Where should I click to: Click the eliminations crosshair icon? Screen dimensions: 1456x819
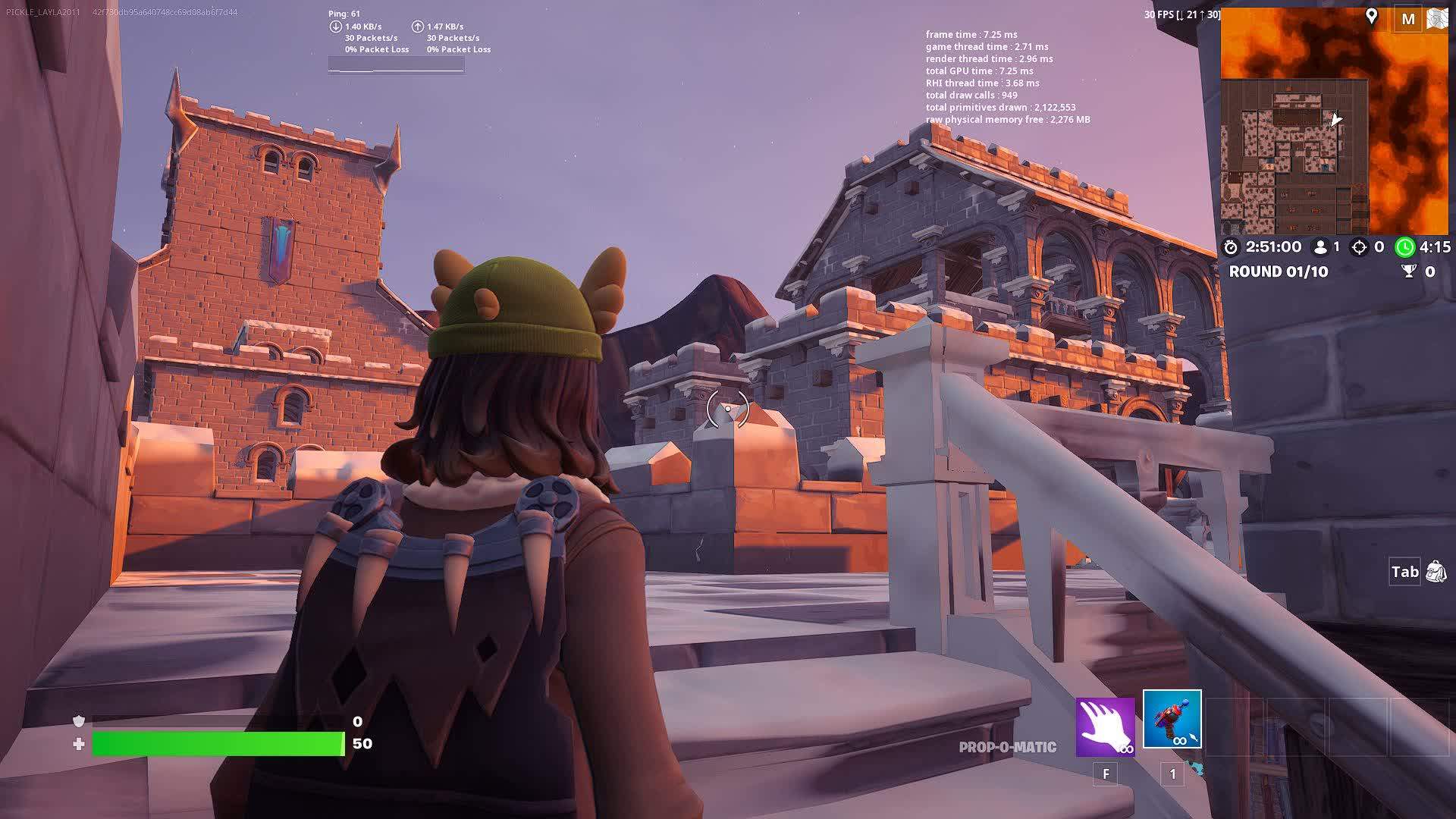point(1360,247)
